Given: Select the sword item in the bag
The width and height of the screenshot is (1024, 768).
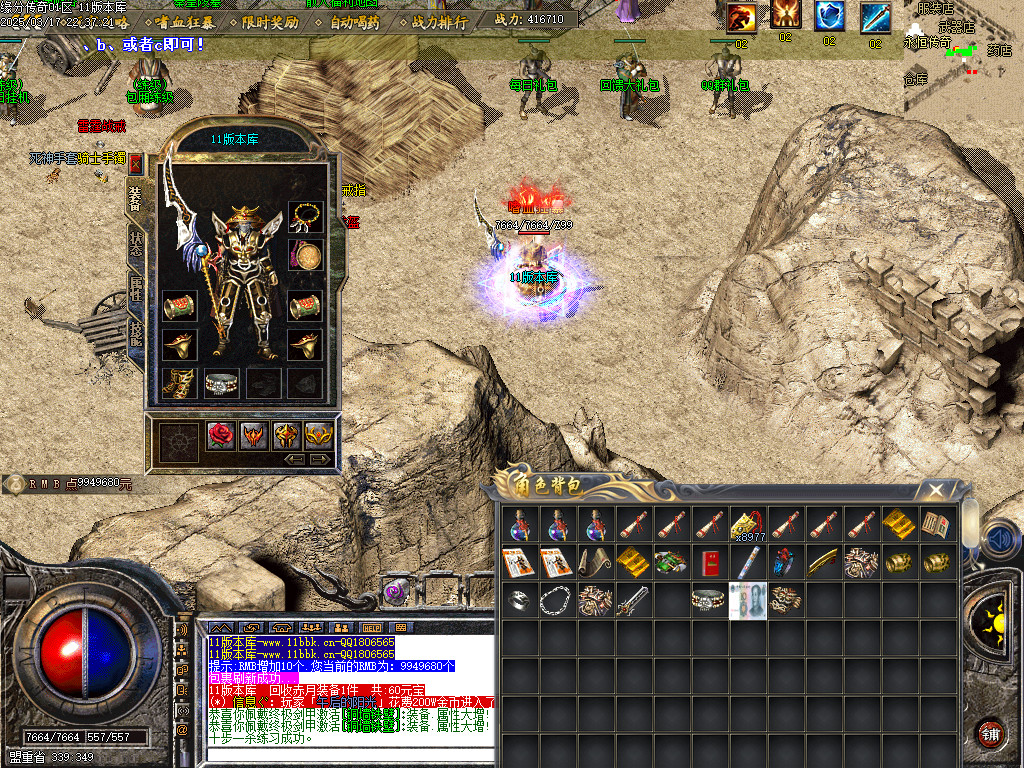Looking at the screenshot, I should coord(633,601).
